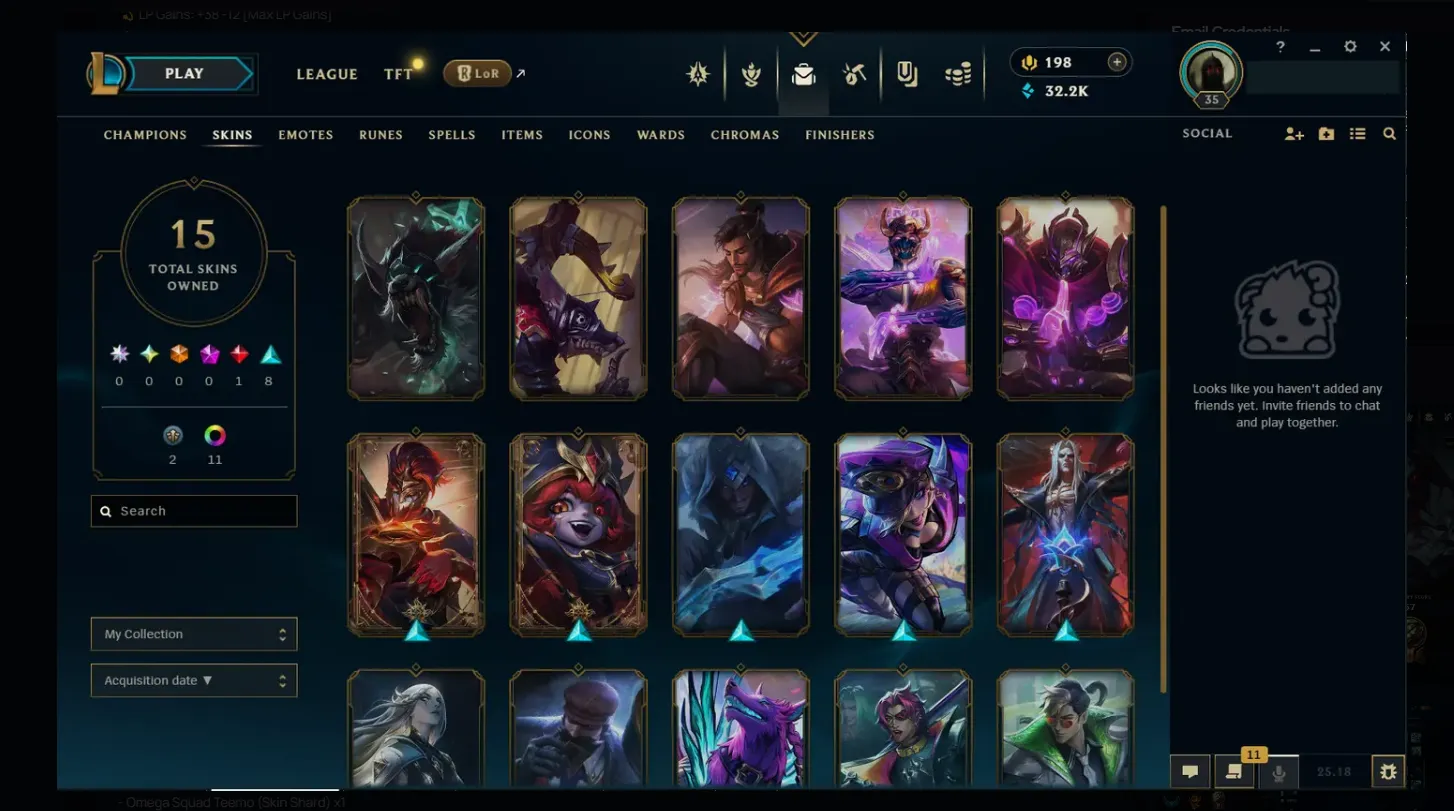Expand the gold chevron above the navigation bar
Image resolution: width=1454 pixels, height=811 pixels.
pos(803,37)
